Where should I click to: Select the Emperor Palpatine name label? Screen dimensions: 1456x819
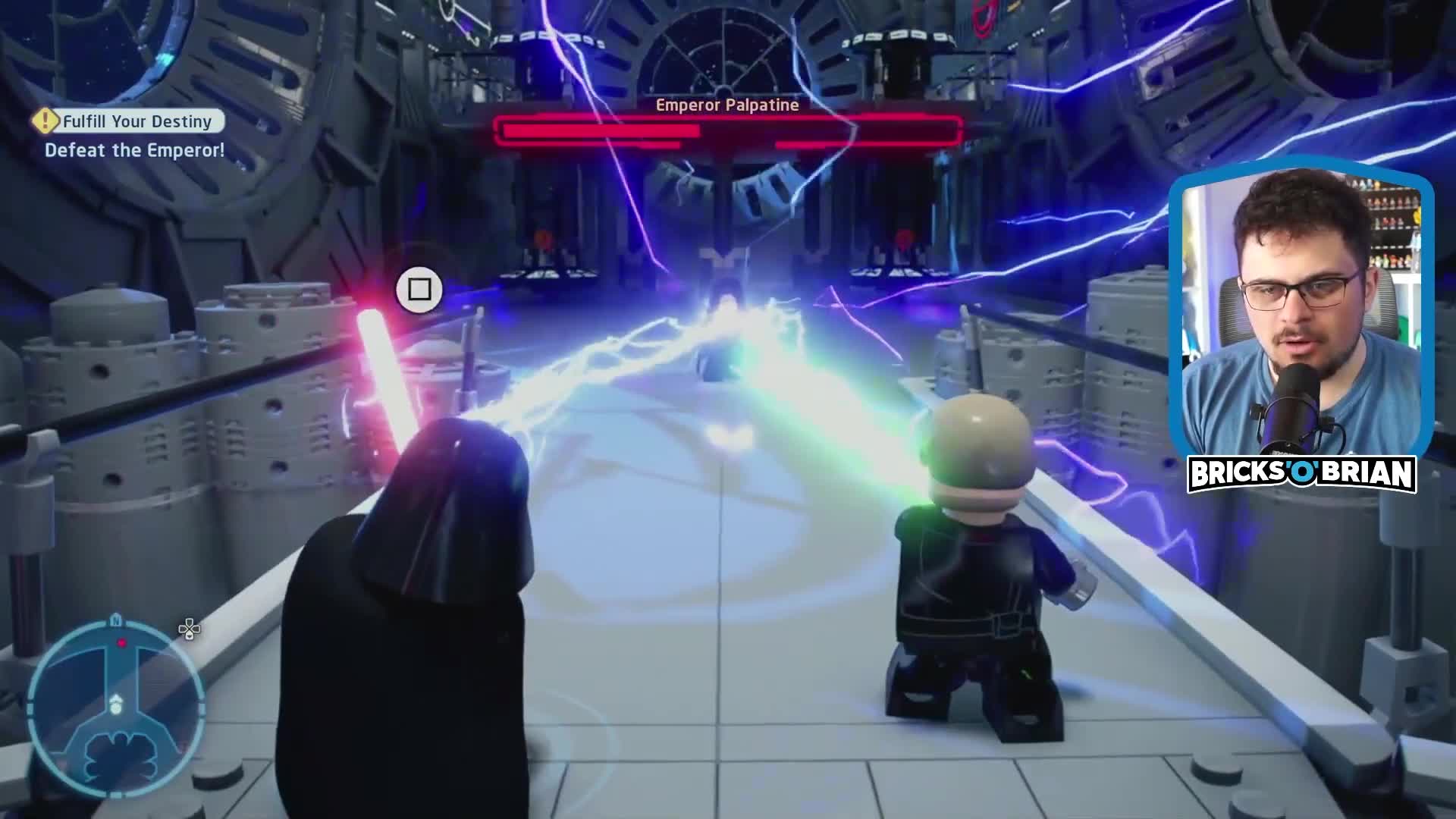tap(725, 105)
